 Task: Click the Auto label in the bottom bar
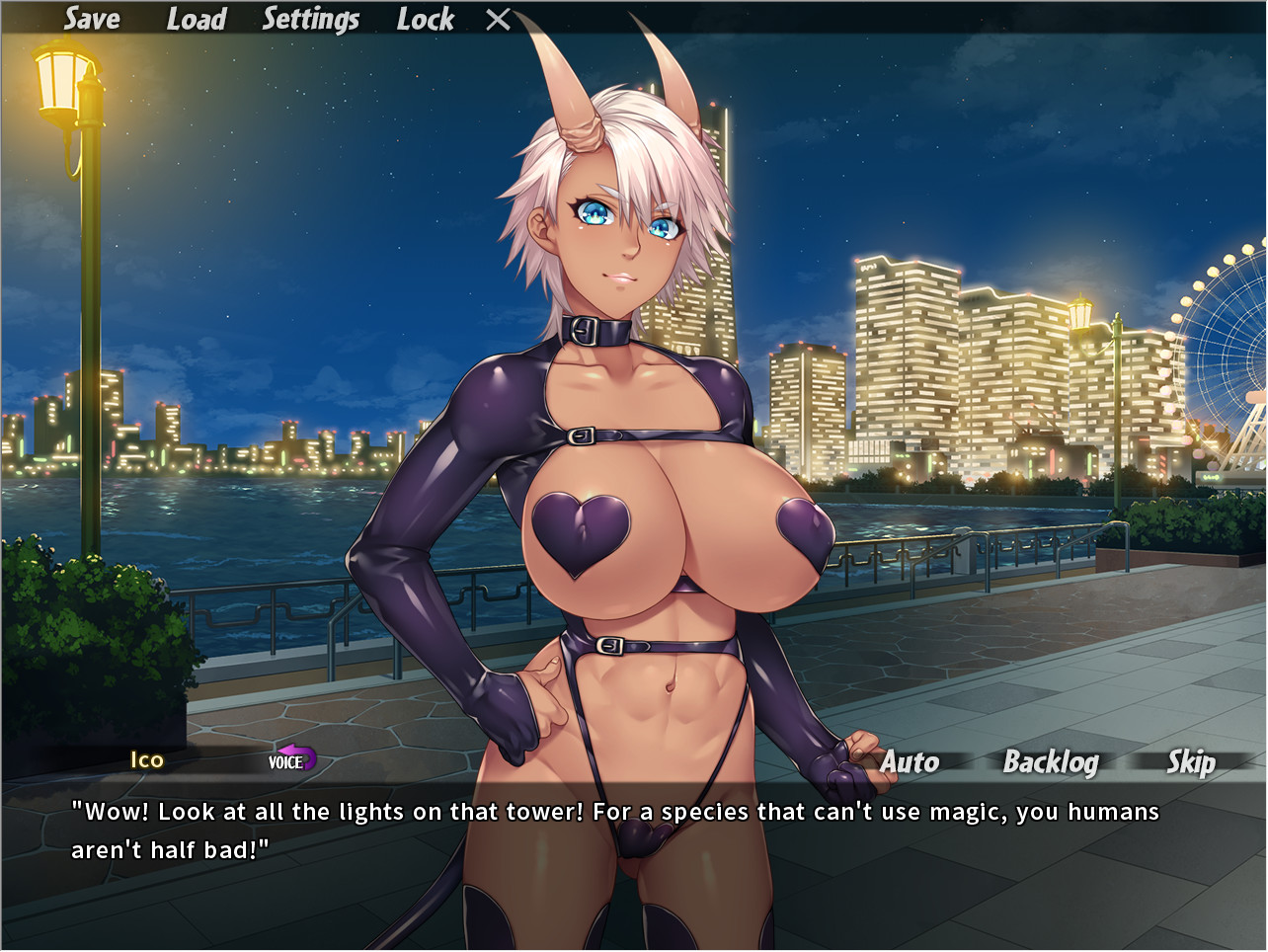pos(911,761)
